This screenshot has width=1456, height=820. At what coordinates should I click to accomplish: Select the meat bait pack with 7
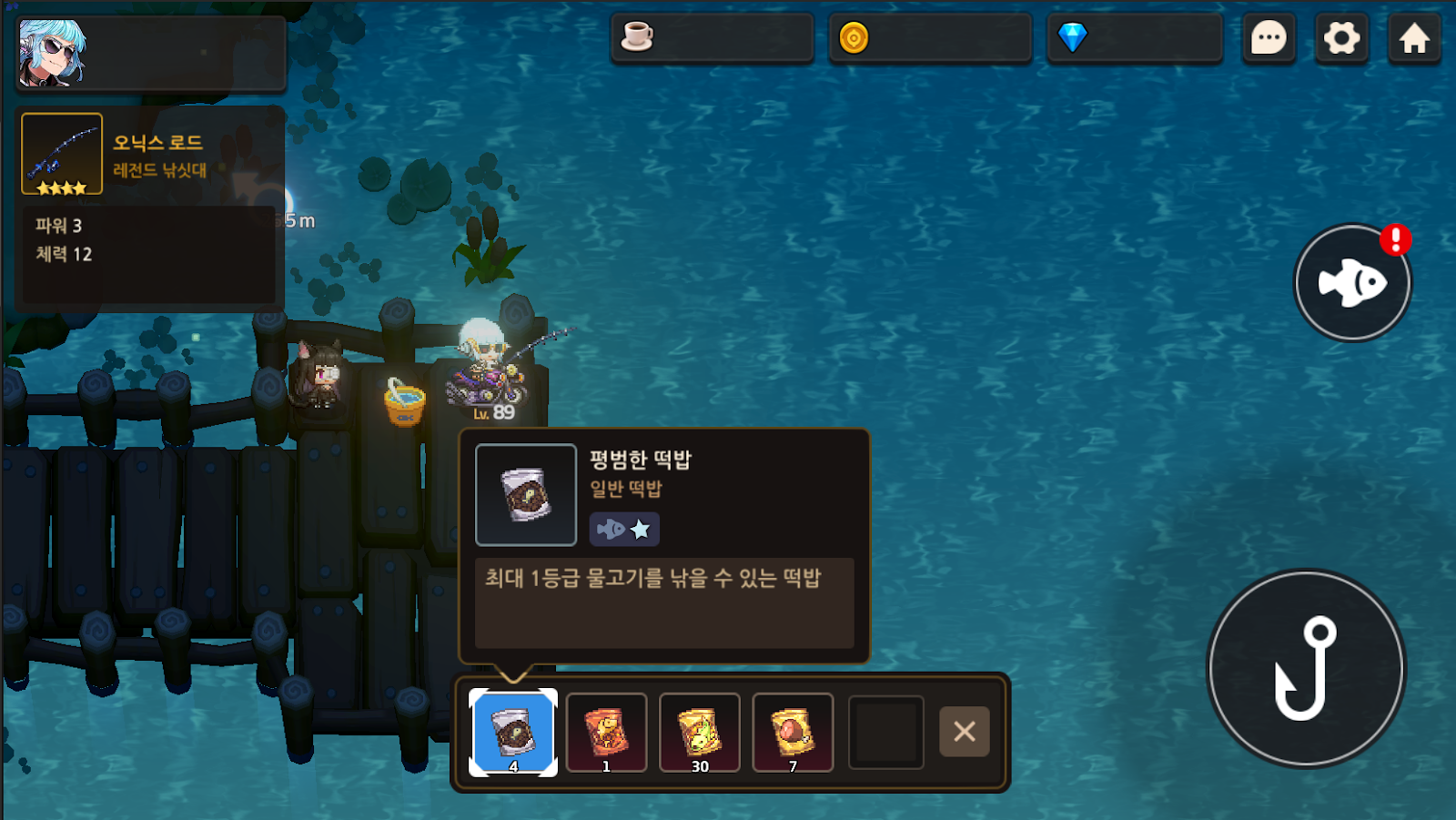coord(793,732)
